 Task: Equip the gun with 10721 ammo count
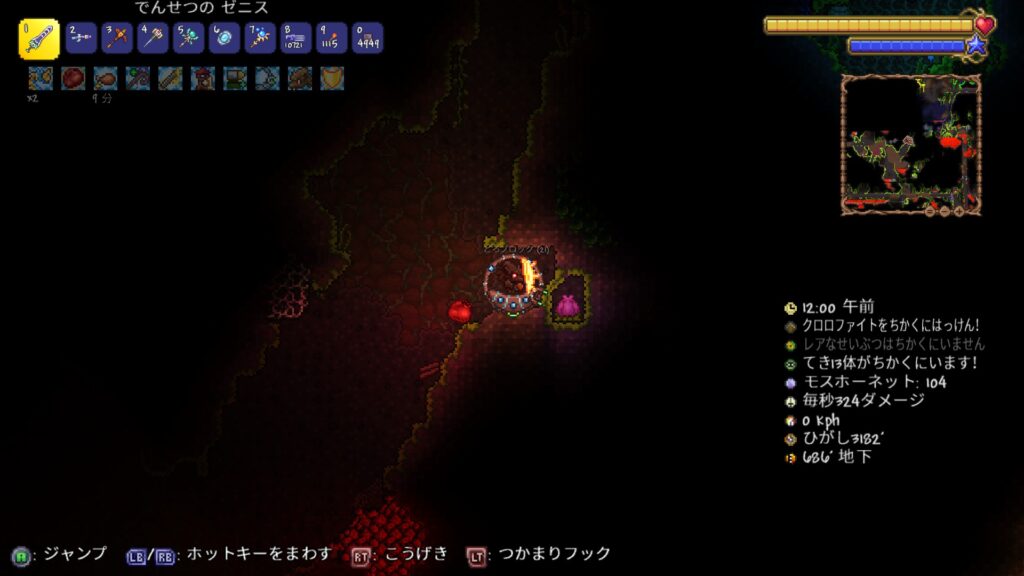click(x=296, y=38)
